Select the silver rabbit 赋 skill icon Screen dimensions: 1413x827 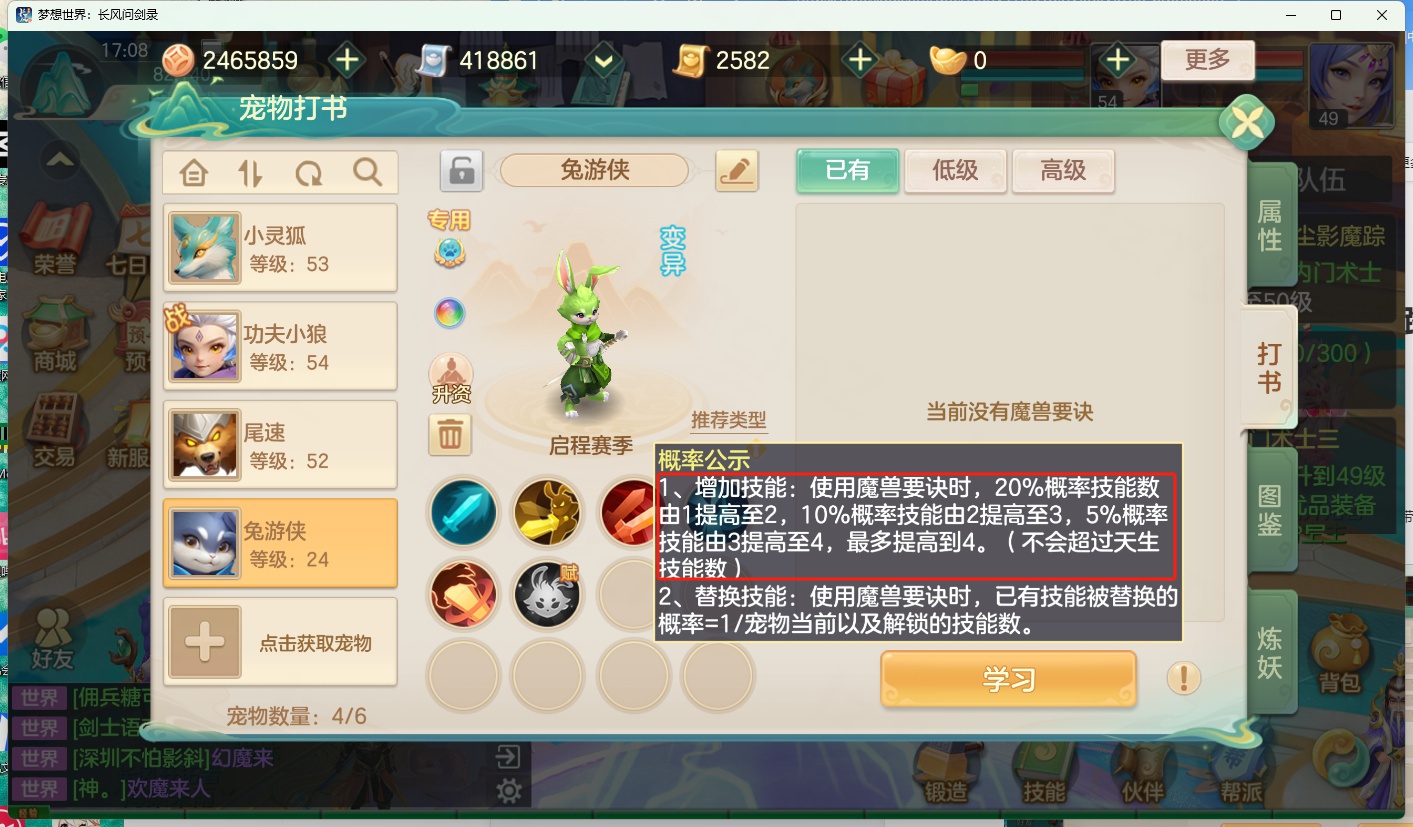point(547,594)
